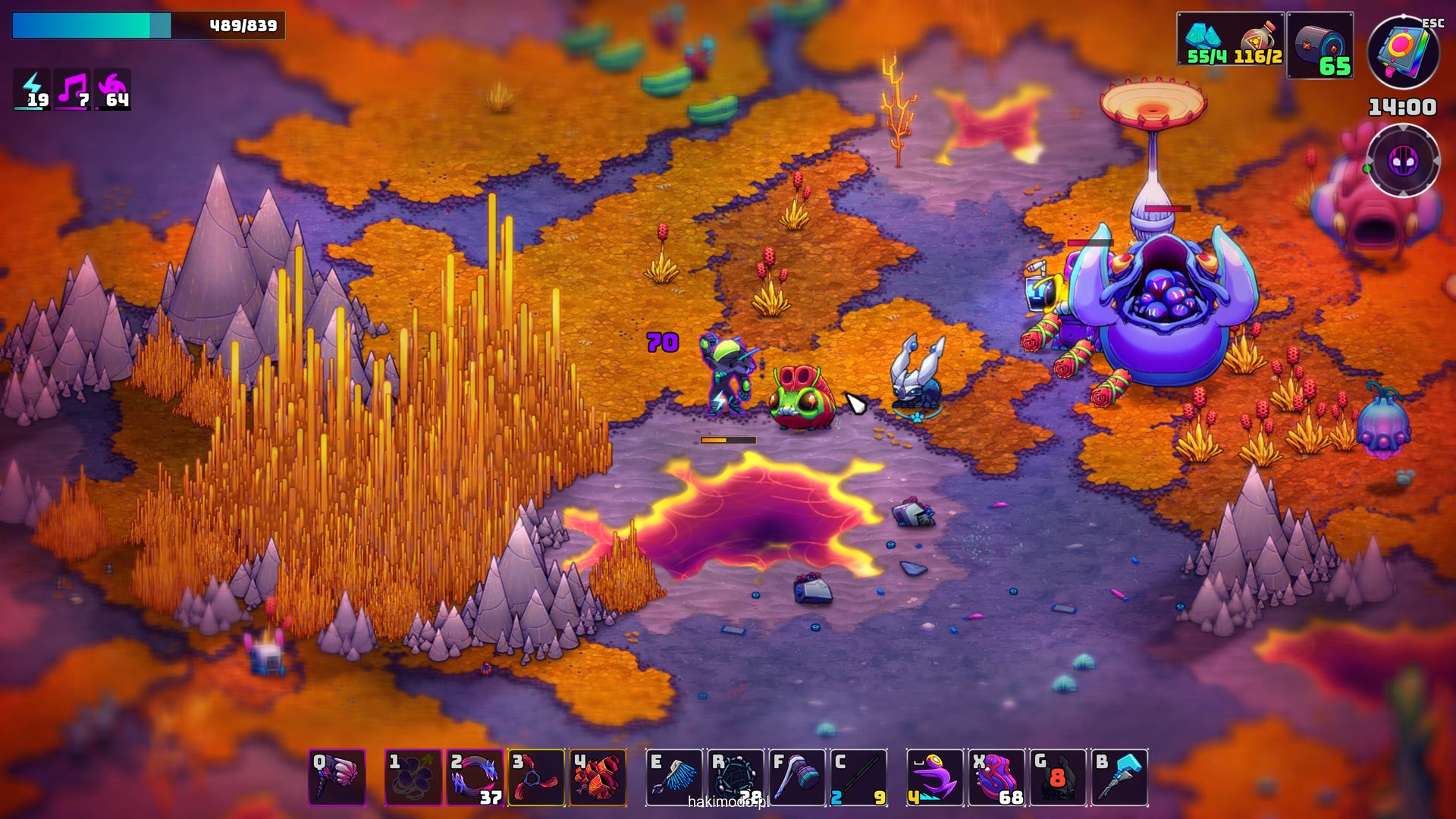Click the crystal and potion resource tracker
This screenshot has height=819, width=1456.
pos(1230,39)
